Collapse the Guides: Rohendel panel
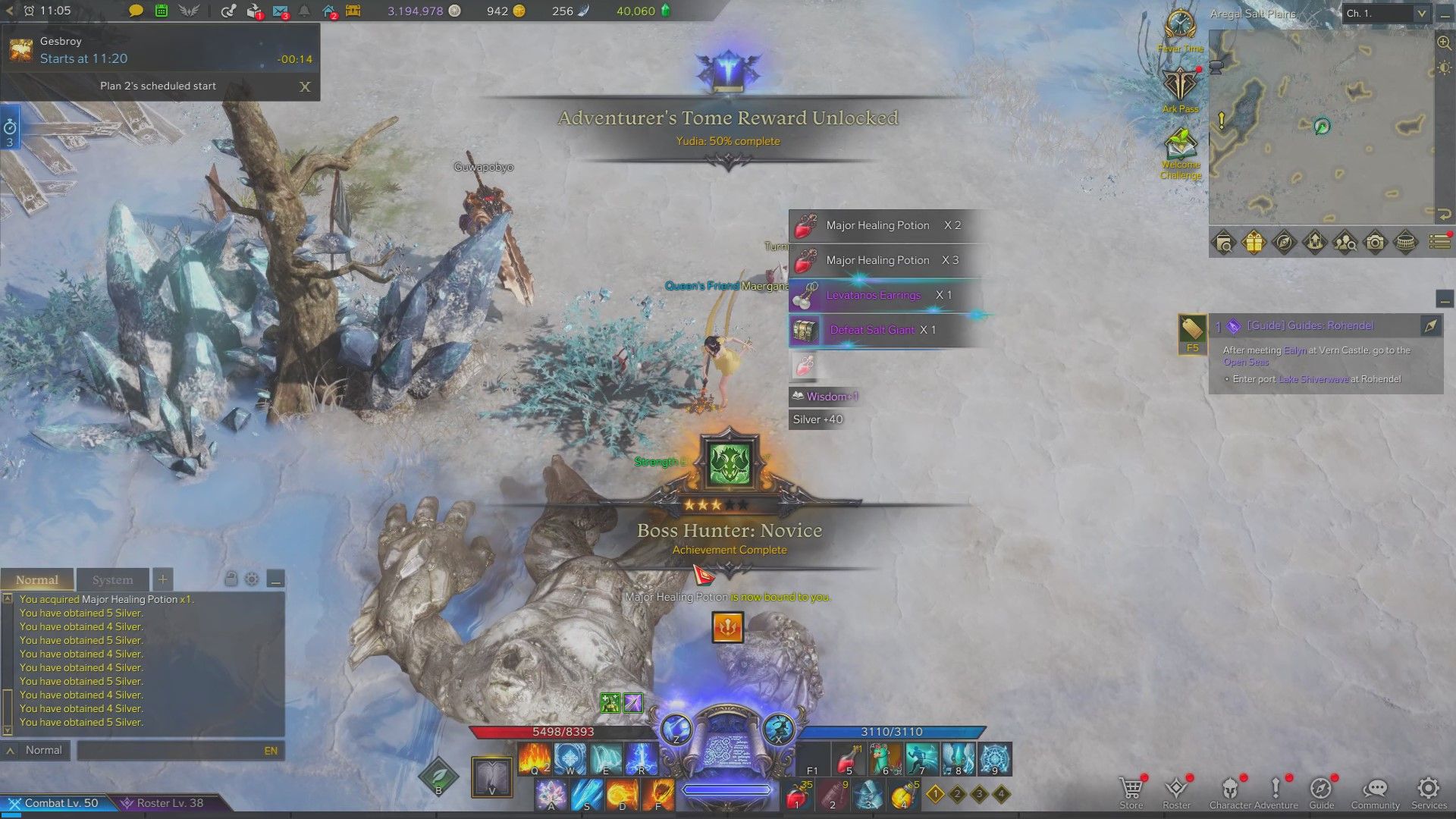Screen dimensions: 1456x819 point(1443,300)
